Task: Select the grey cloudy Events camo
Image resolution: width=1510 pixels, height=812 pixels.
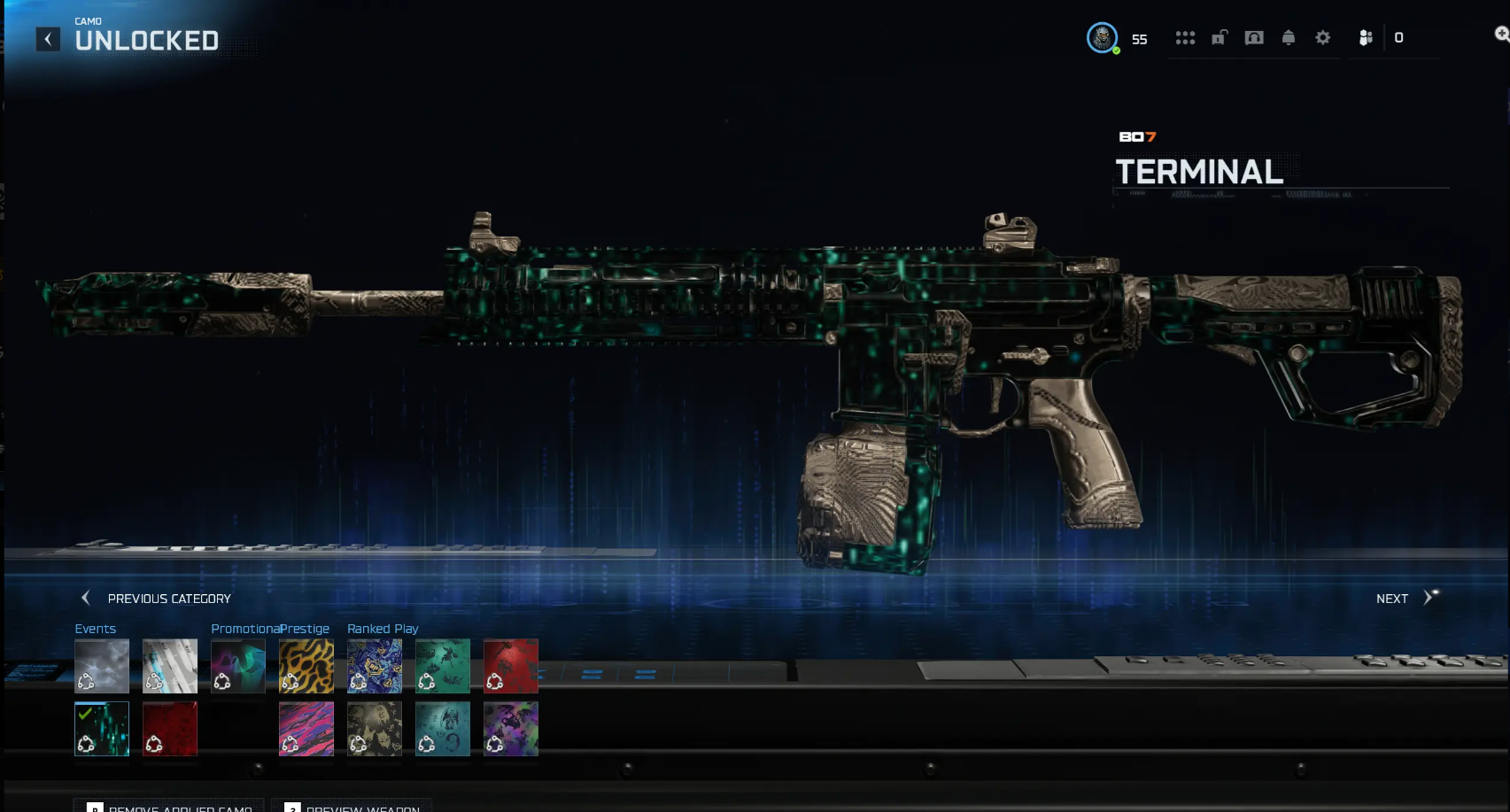Action: click(102, 666)
